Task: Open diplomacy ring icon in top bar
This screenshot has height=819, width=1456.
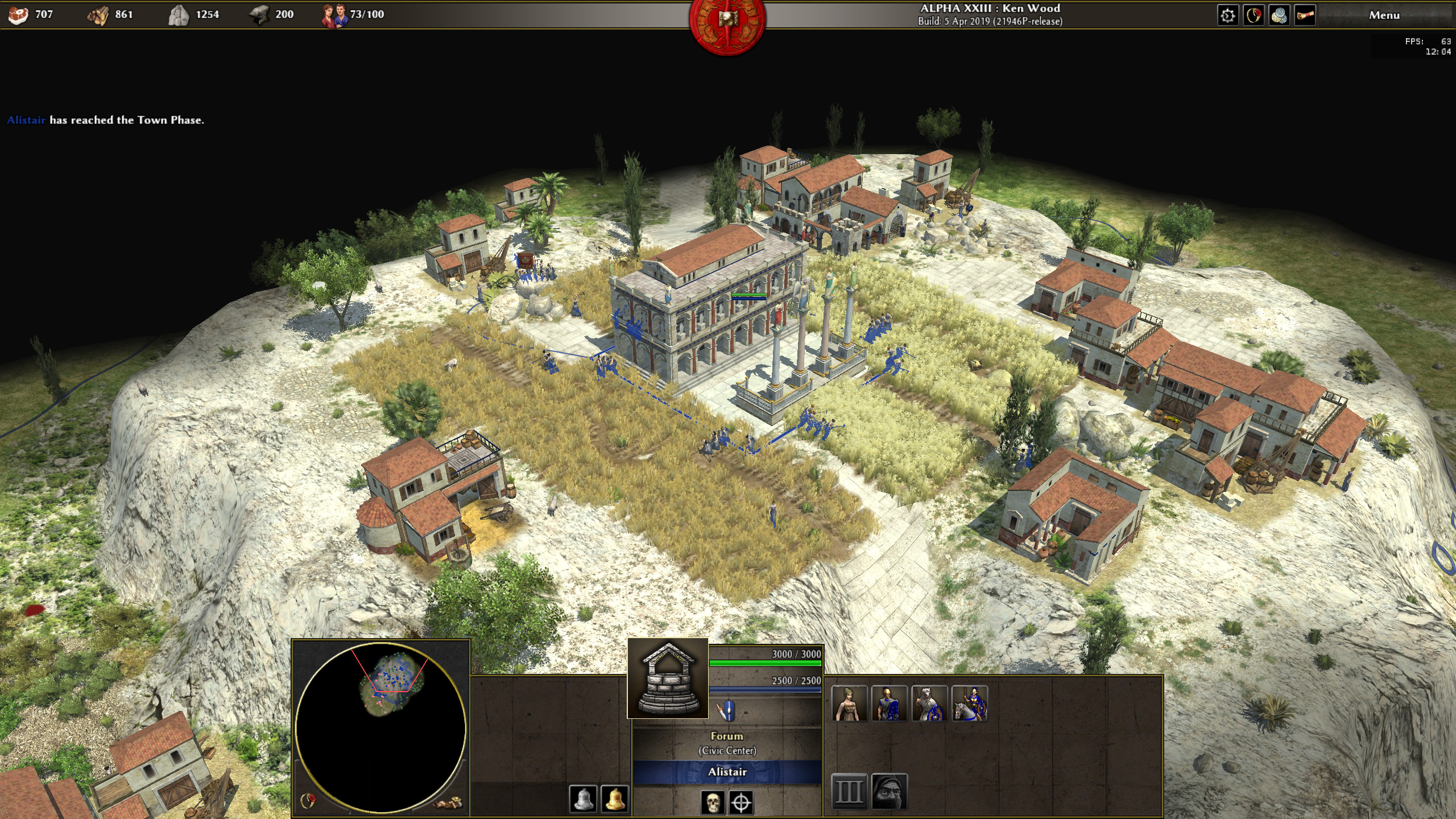Action: pyautogui.click(x=1254, y=15)
